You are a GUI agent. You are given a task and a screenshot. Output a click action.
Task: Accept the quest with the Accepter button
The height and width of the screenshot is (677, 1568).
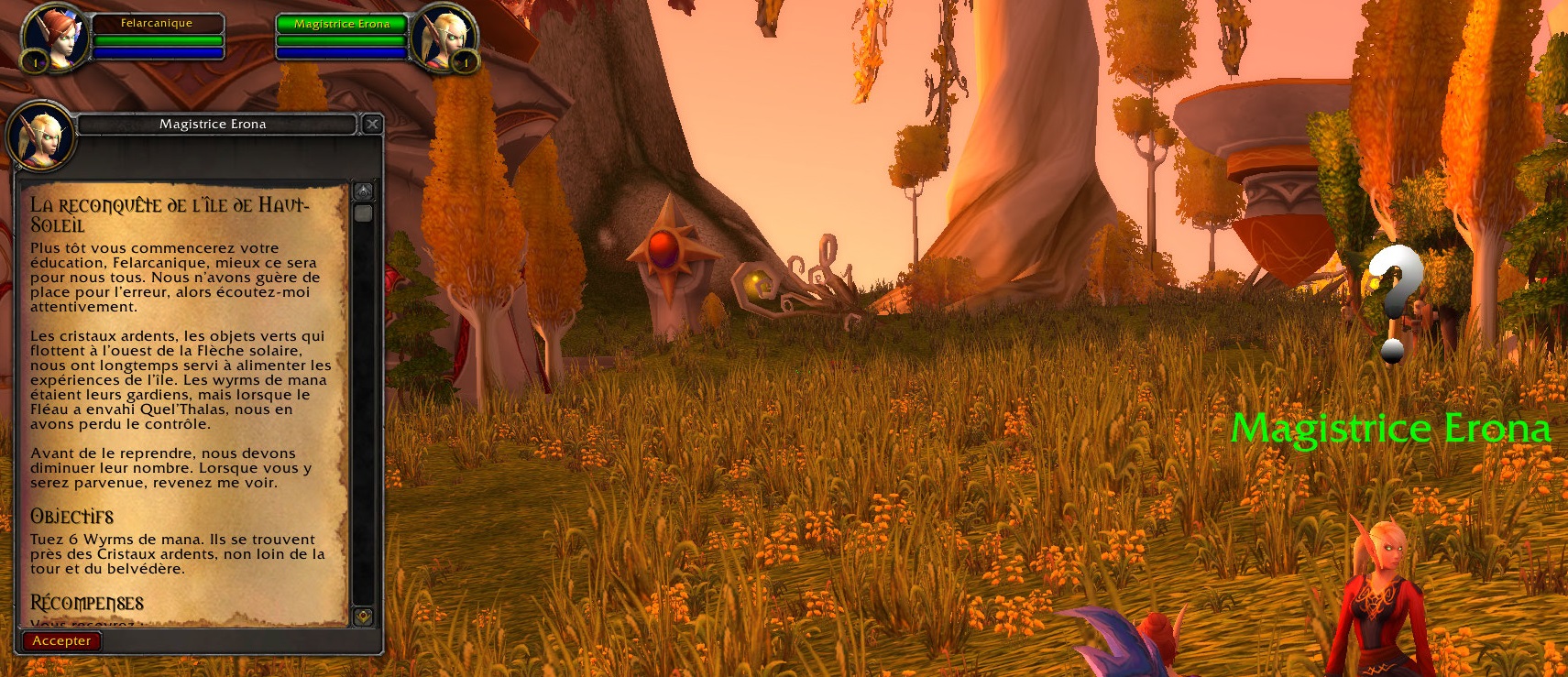(x=61, y=641)
